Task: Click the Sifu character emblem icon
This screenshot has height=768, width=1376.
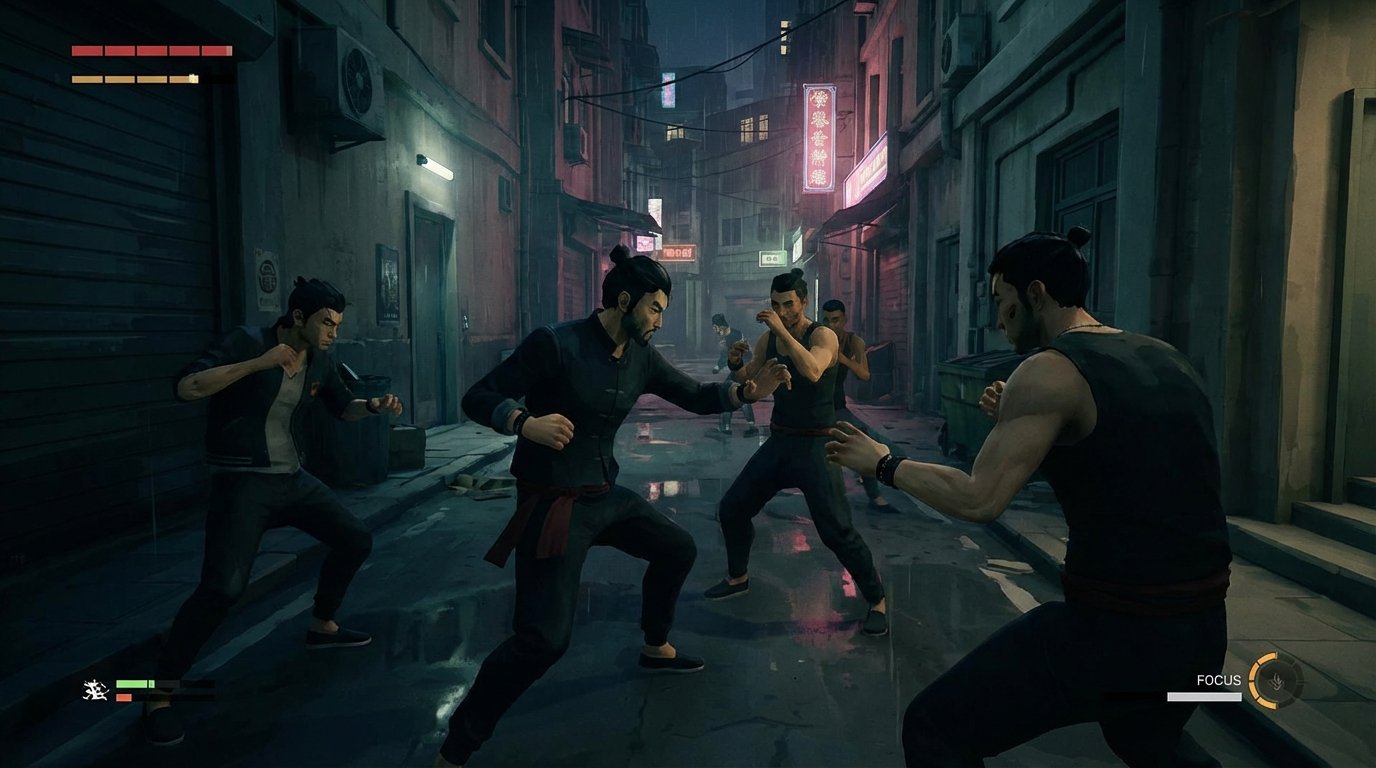Action: pos(96,691)
